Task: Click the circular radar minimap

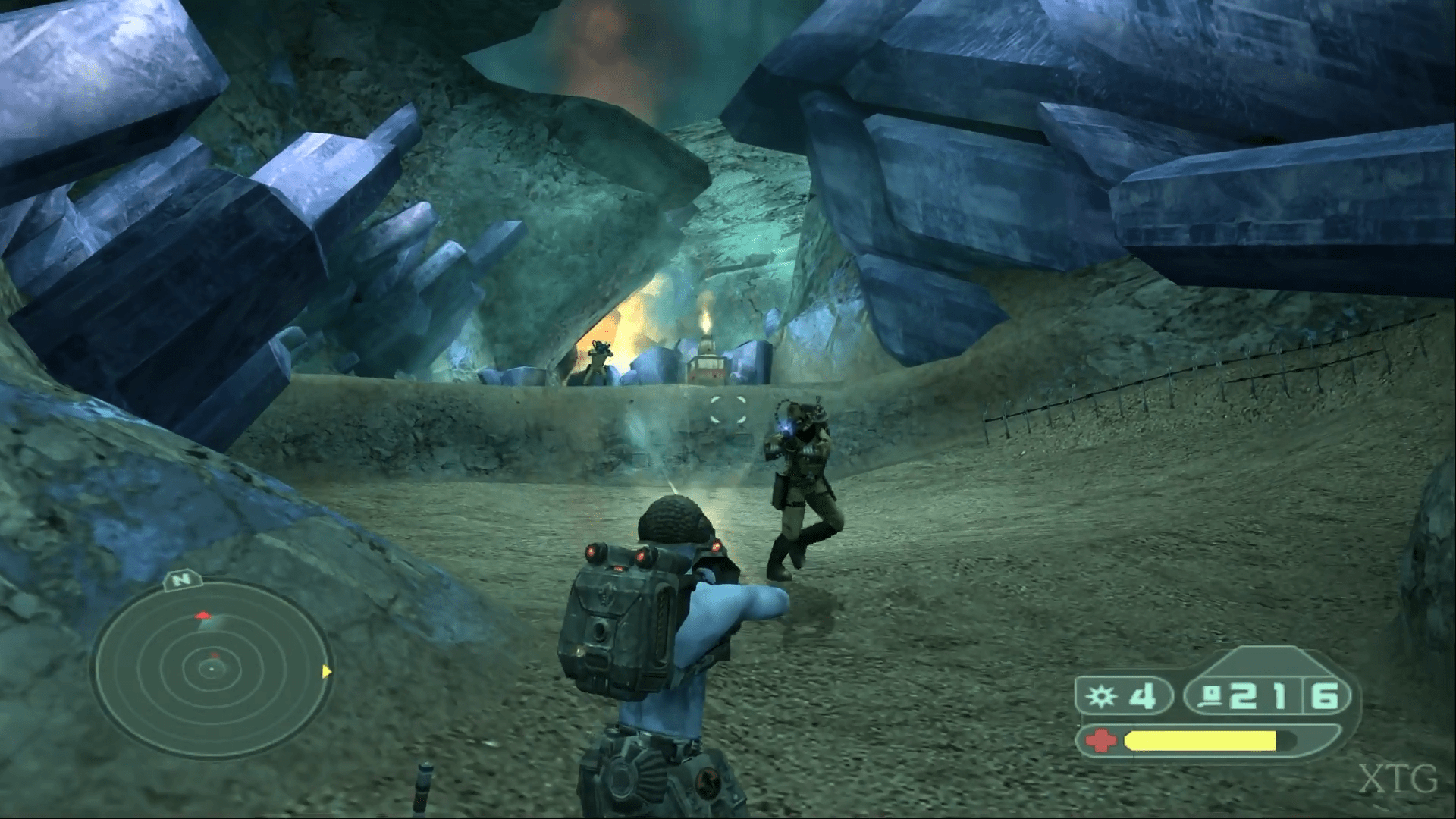Action: [x=210, y=669]
